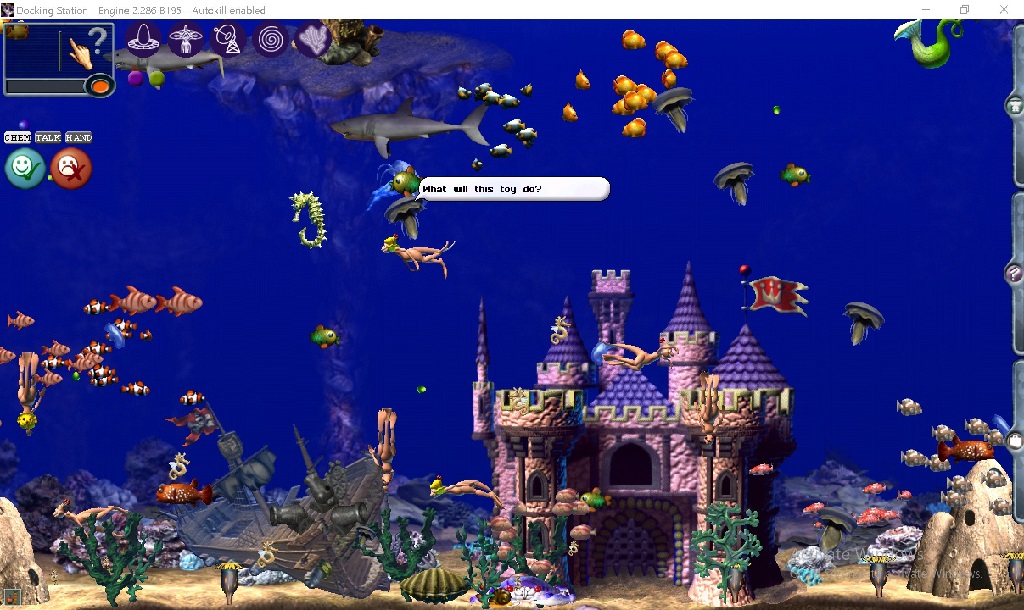
Task: Open the inventory bag side panel tab
Action: point(1015,438)
